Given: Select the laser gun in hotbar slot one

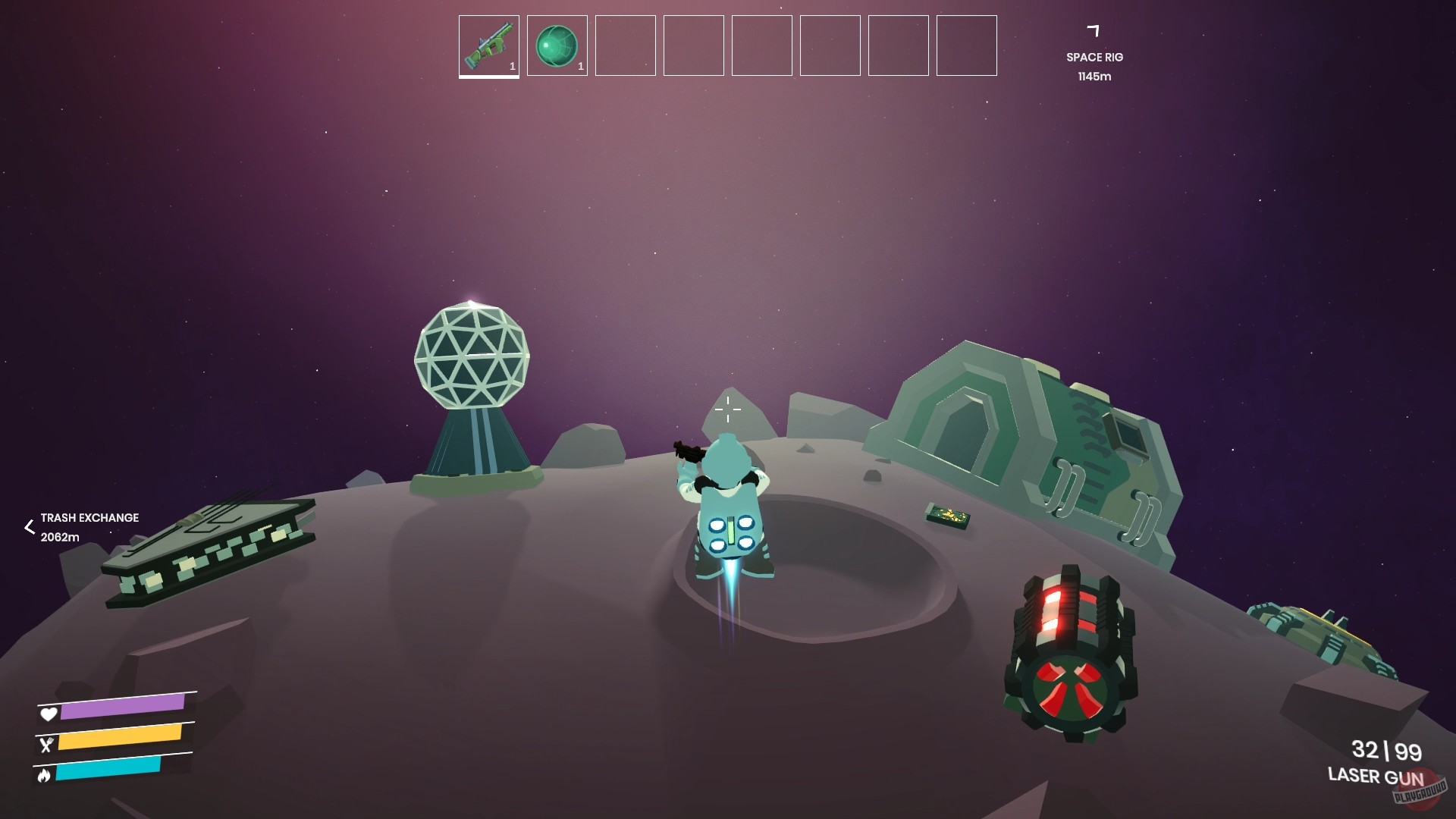Looking at the screenshot, I should [488, 46].
